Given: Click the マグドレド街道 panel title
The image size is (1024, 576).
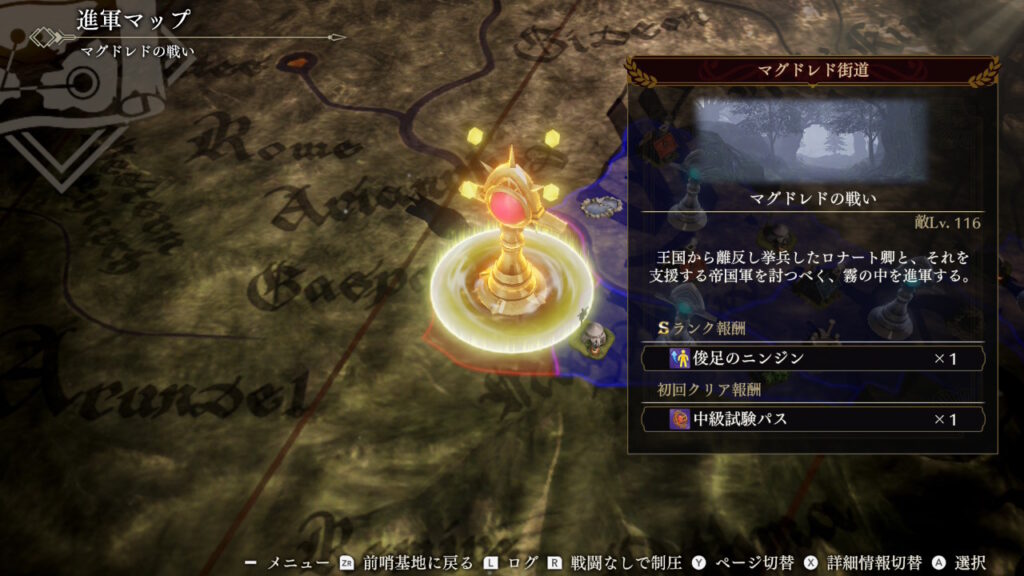Looking at the screenshot, I should pyautogui.click(x=811, y=71).
